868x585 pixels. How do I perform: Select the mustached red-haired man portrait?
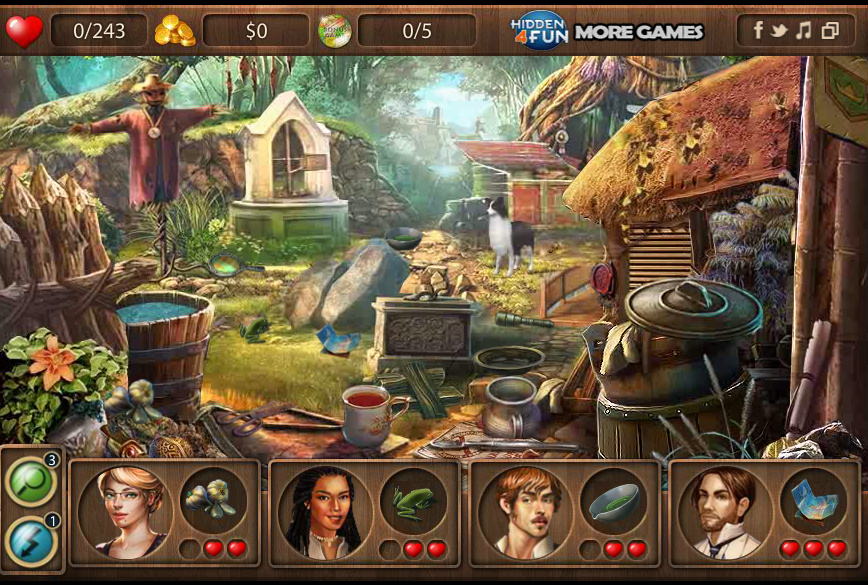(525, 512)
